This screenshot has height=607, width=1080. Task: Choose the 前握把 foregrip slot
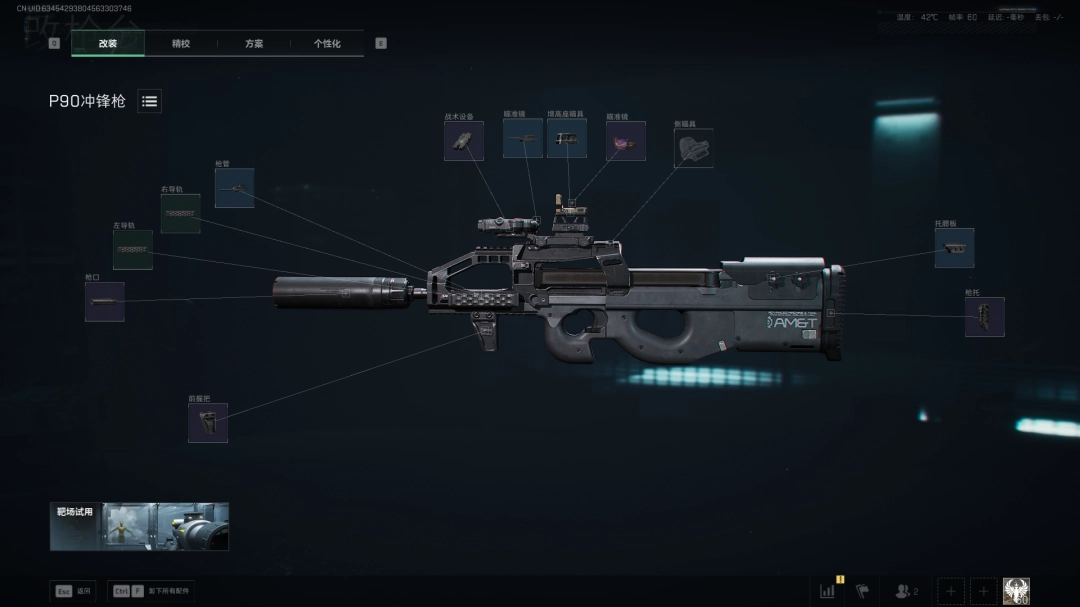(x=208, y=423)
